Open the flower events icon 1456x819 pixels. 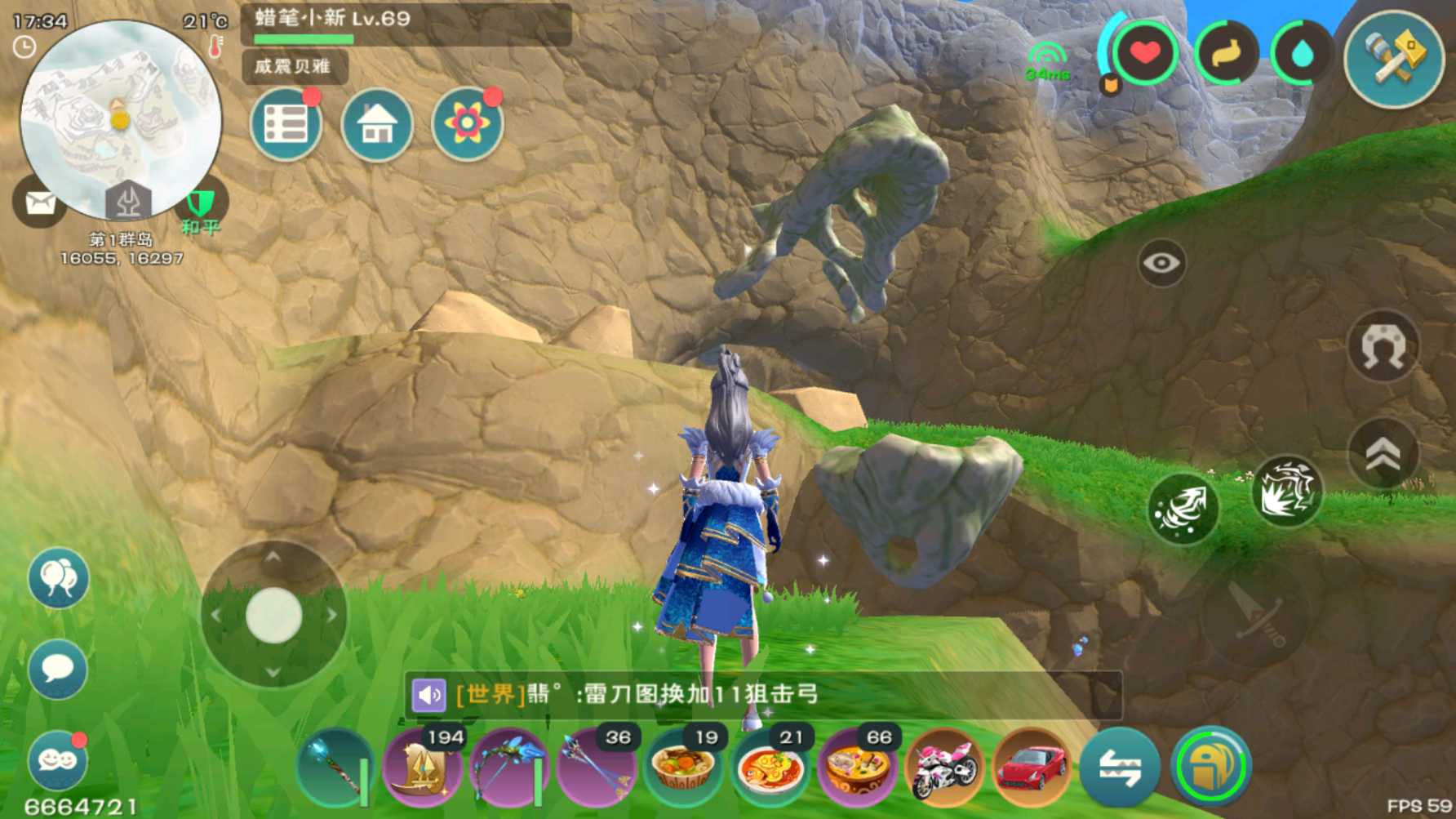click(x=467, y=122)
